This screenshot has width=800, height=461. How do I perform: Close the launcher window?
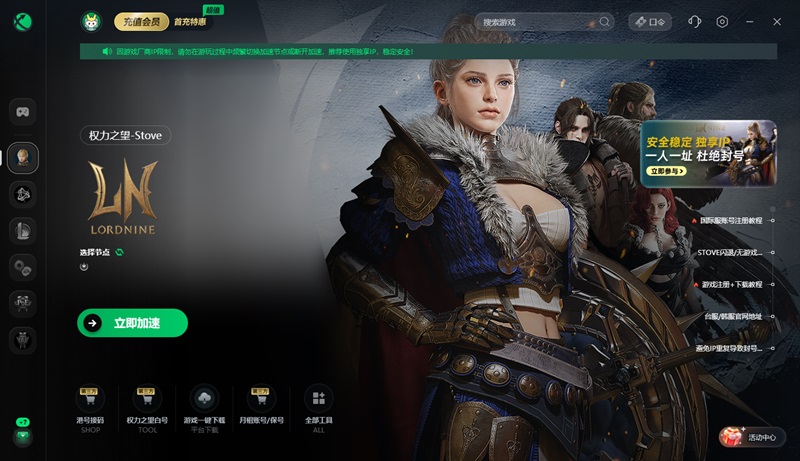[x=777, y=21]
